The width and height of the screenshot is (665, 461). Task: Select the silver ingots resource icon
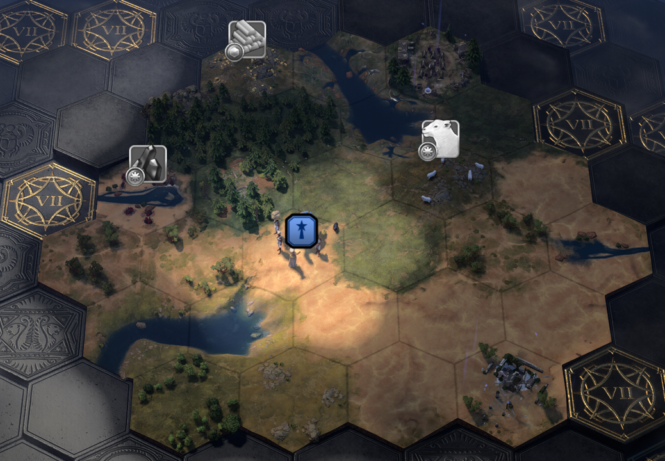(247, 39)
